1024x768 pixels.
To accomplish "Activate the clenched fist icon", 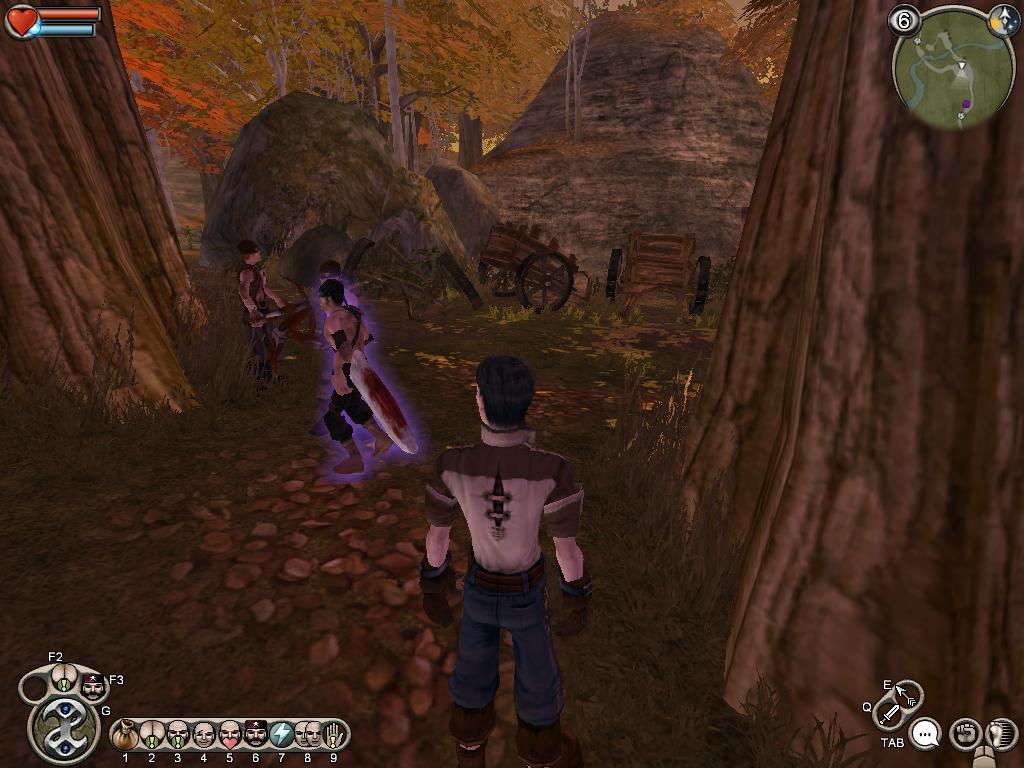I will (964, 735).
